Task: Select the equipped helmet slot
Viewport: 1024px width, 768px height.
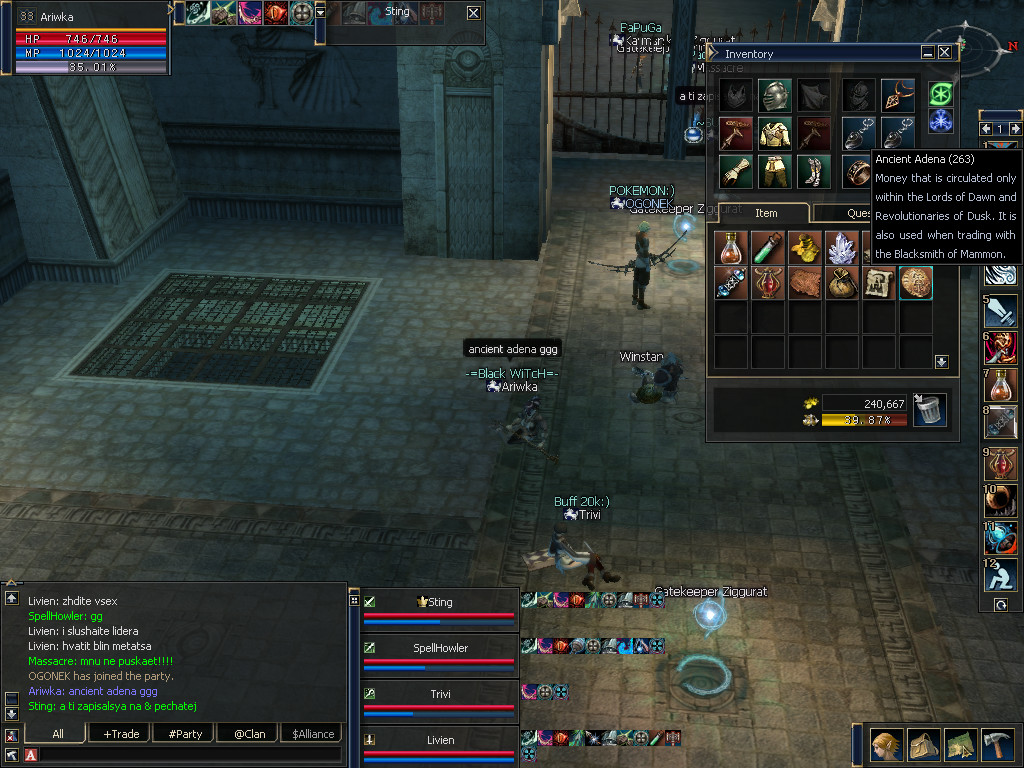Action: (x=774, y=96)
